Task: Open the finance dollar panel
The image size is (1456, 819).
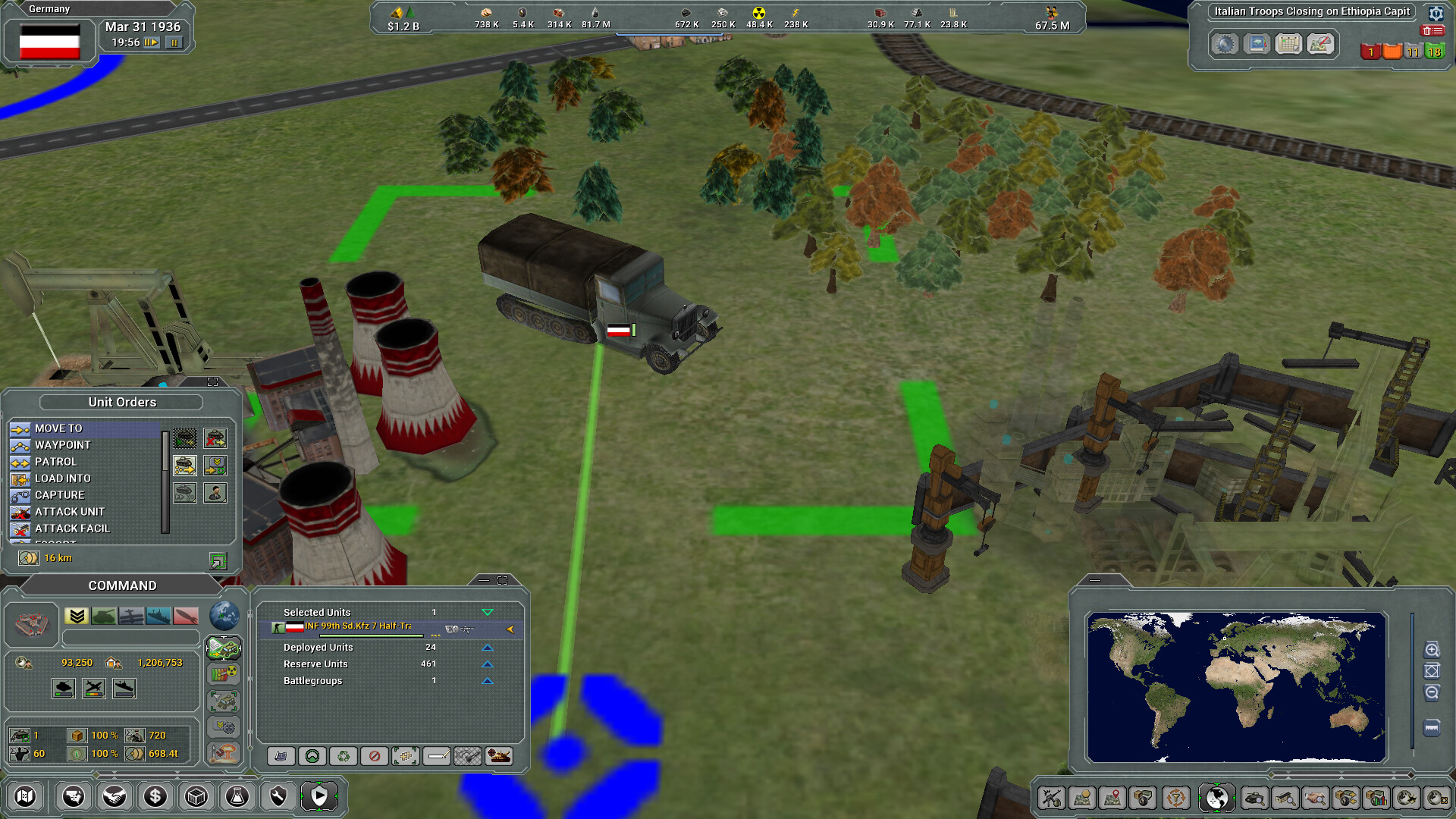Action: pos(155,796)
